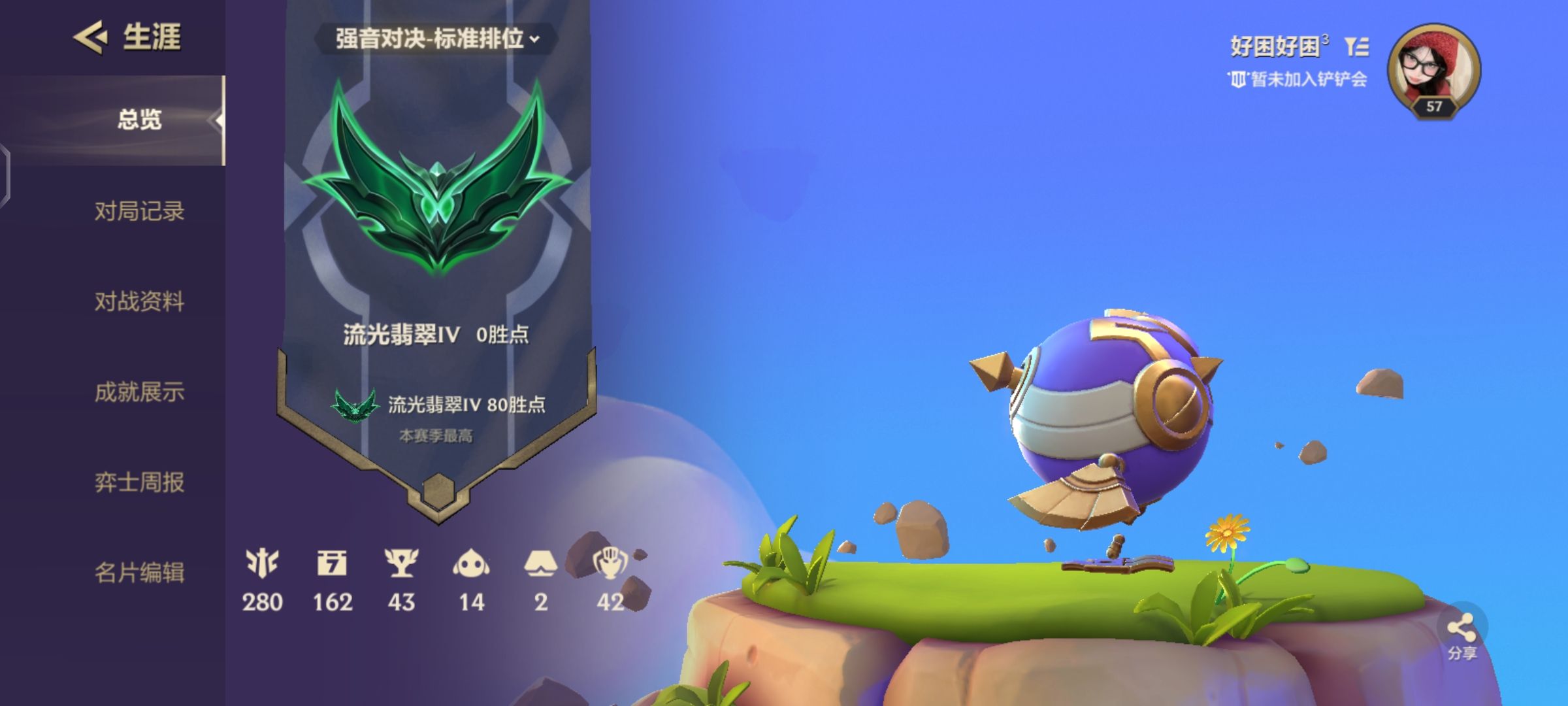Click the back arrow beside 生涯
1568x706 pixels.
[x=91, y=38]
